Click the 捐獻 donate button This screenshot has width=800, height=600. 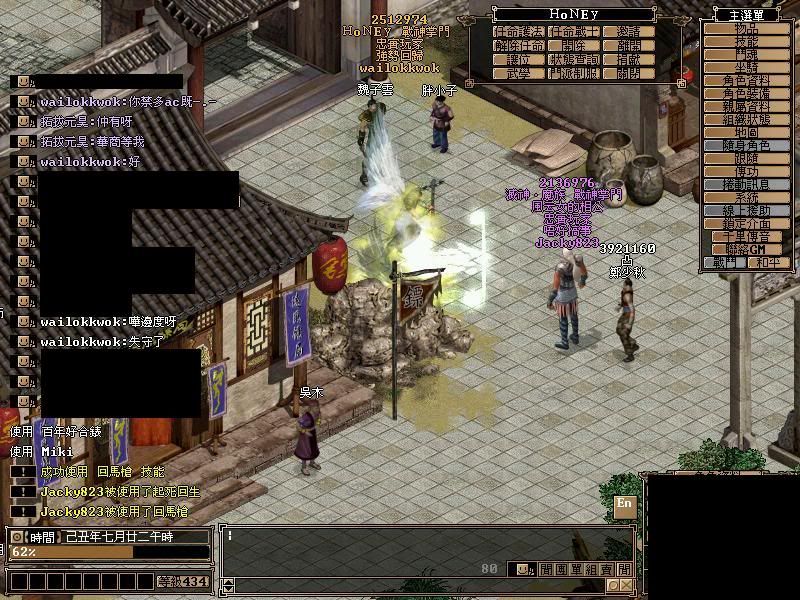click(x=630, y=60)
